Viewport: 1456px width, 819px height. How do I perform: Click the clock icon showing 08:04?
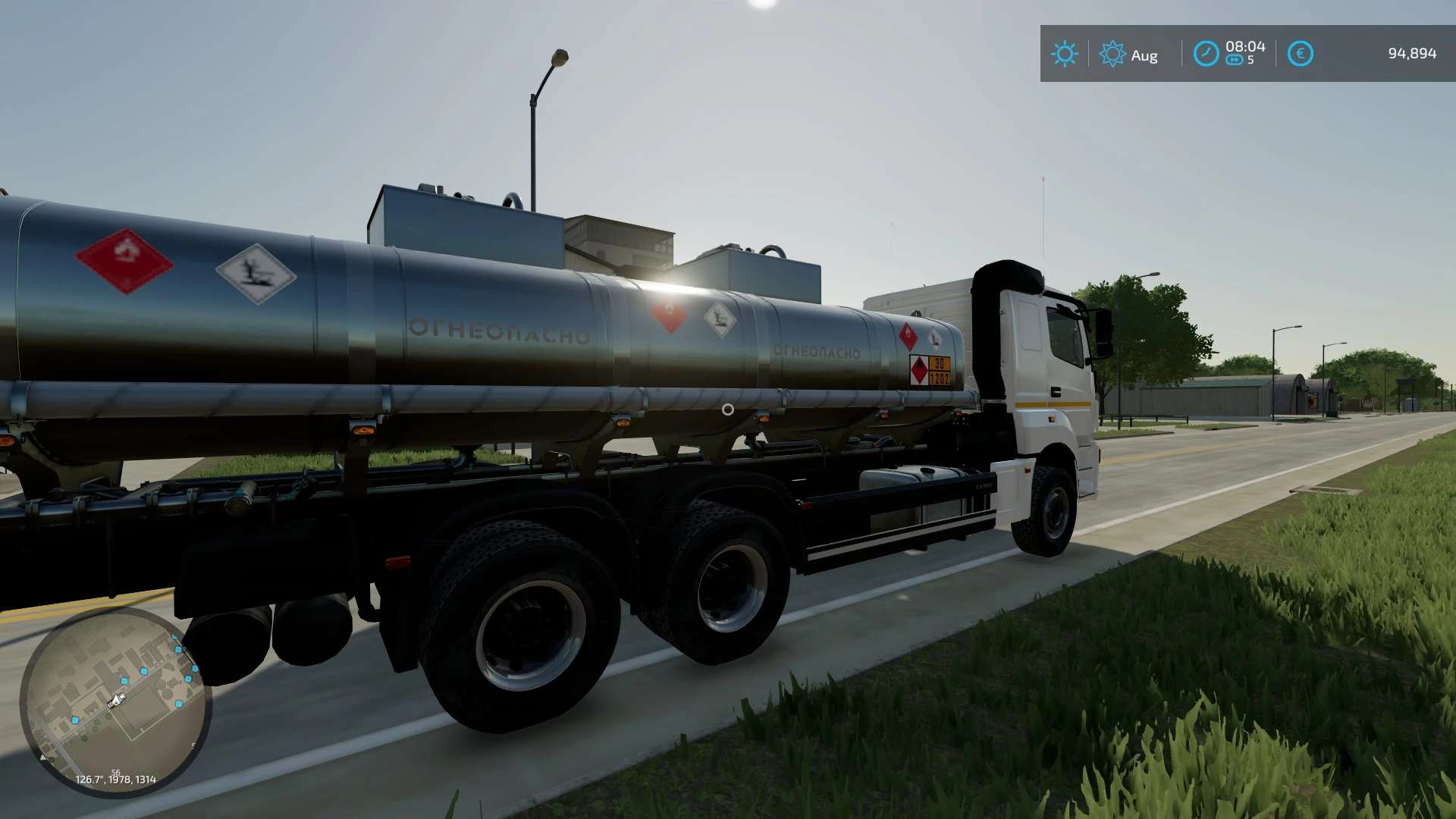point(1207,54)
